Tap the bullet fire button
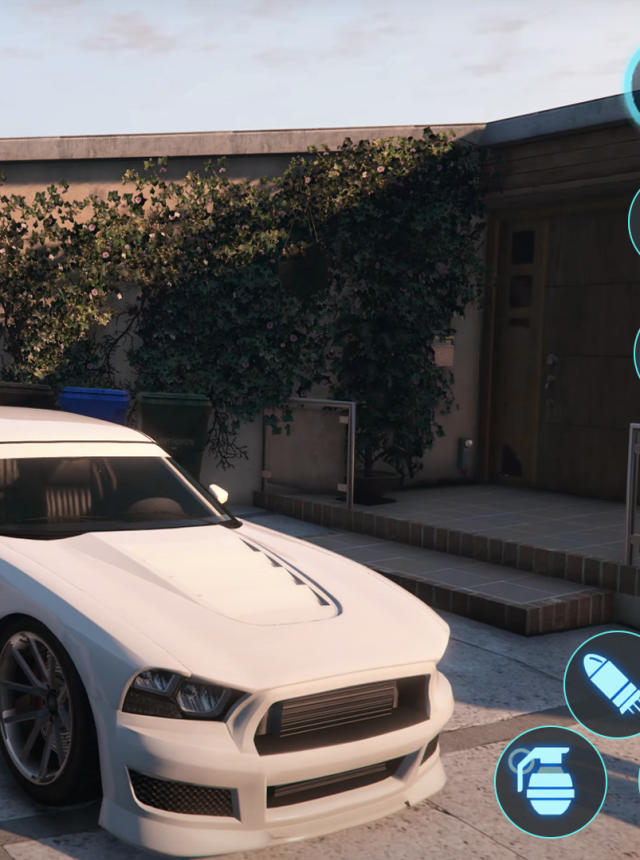 coord(608,685)
